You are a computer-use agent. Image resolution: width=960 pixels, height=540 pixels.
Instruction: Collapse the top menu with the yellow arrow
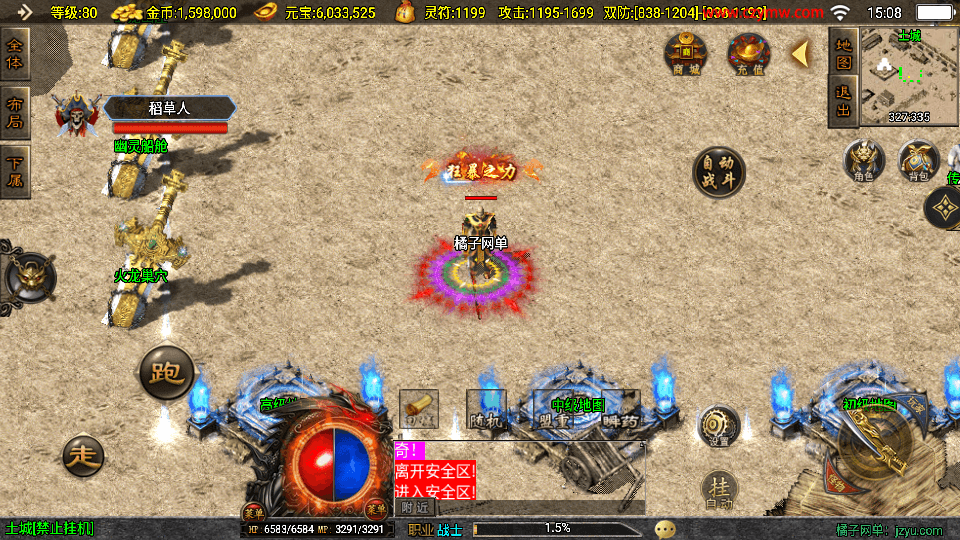tap(800, 54)
